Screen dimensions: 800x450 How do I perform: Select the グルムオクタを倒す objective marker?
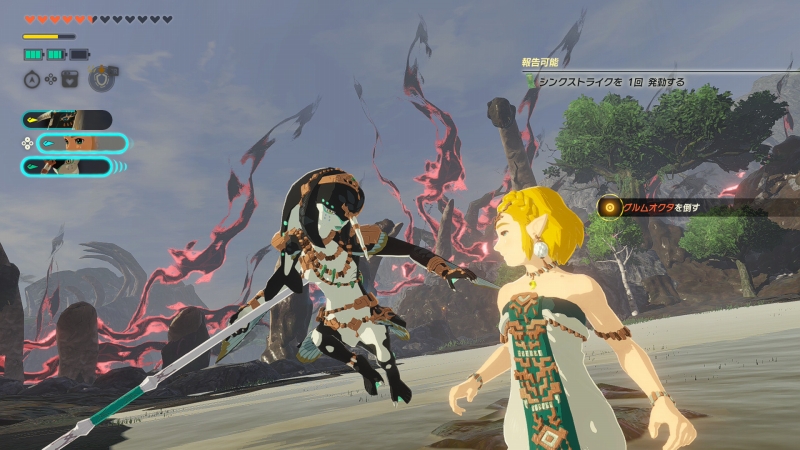point(609,207)
